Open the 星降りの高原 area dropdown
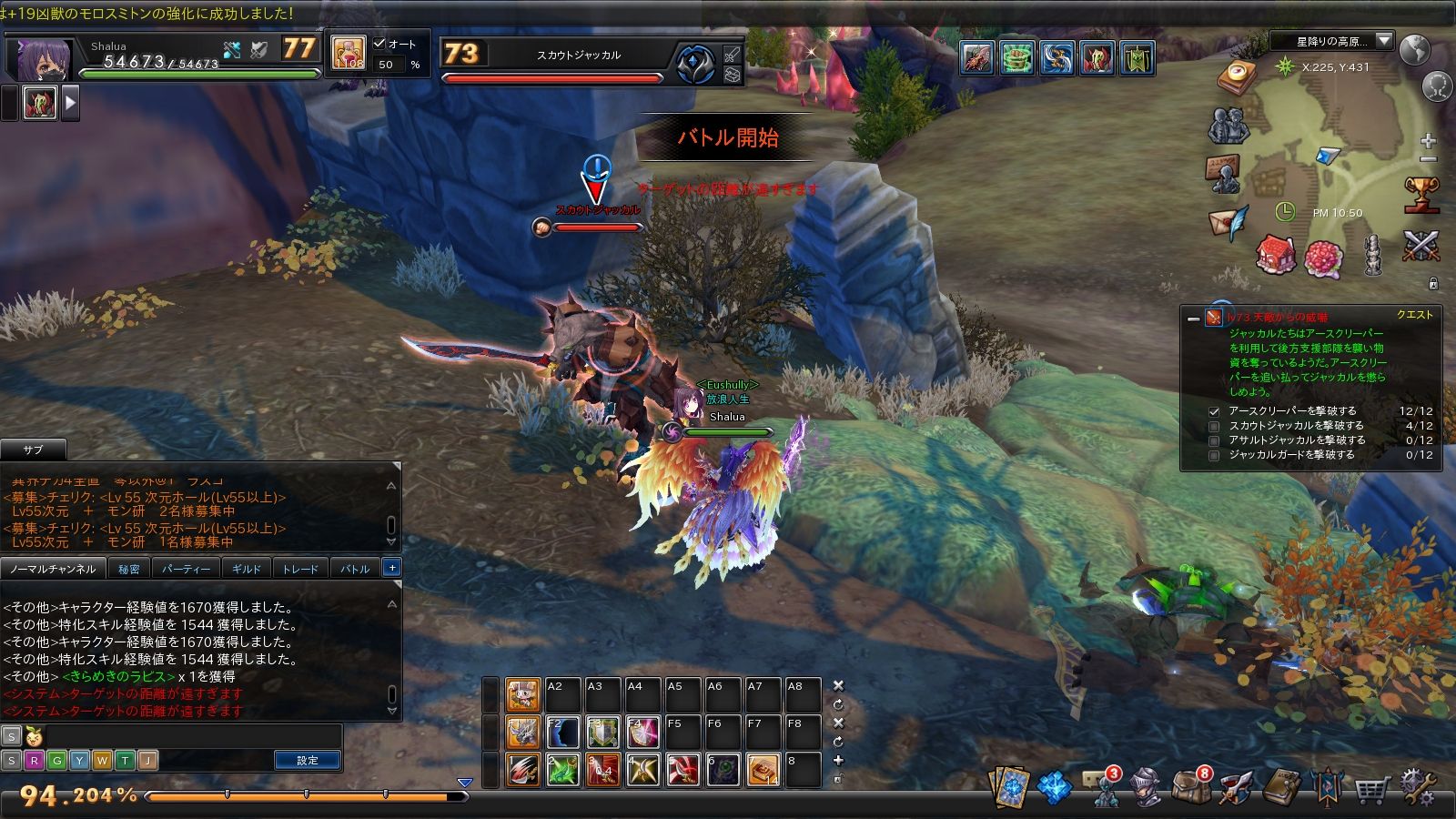The height and width of the screenshot is (819, 1456). (x=1384, y=41)
